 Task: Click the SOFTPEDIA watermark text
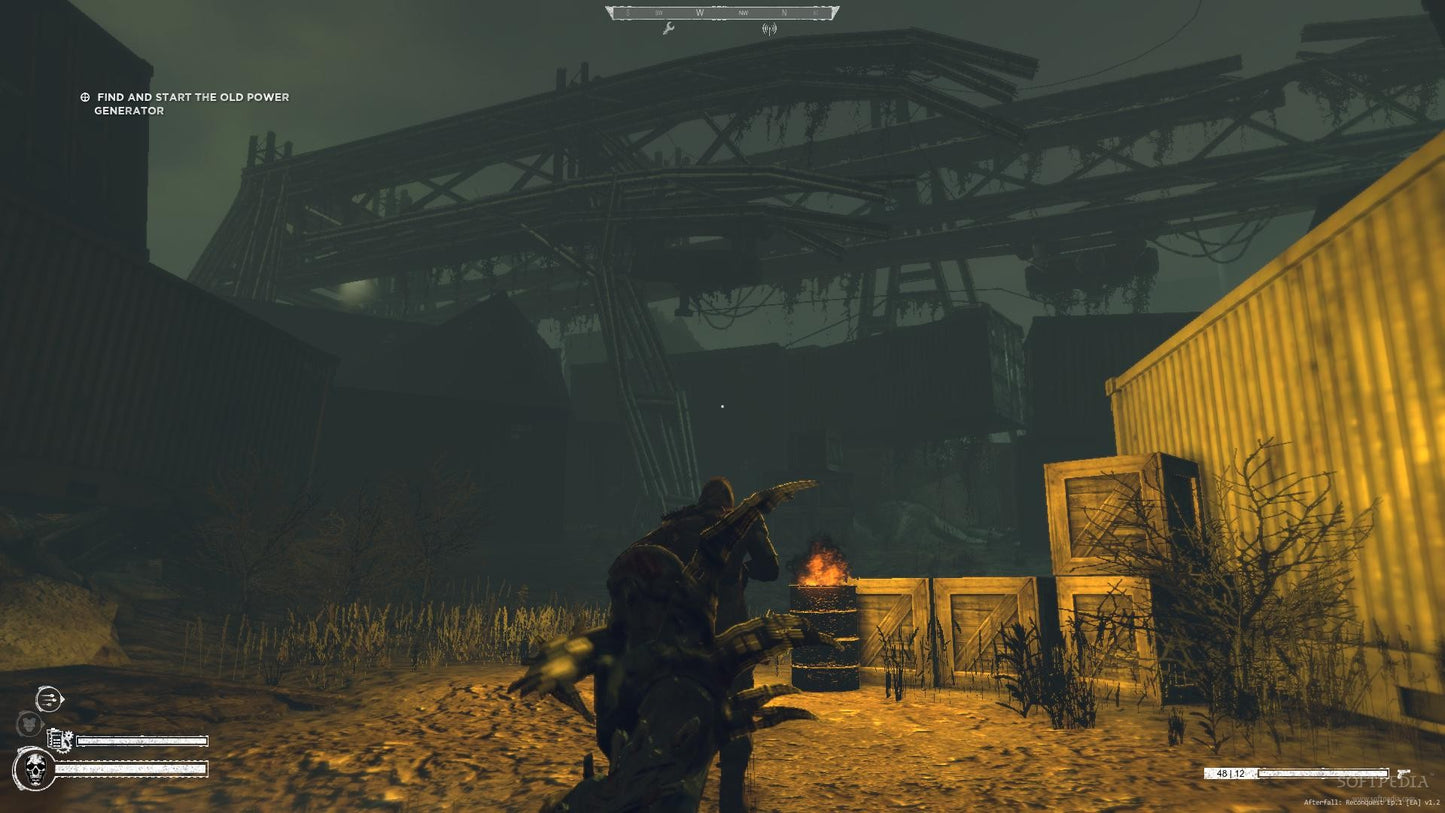click(1383, 780)
